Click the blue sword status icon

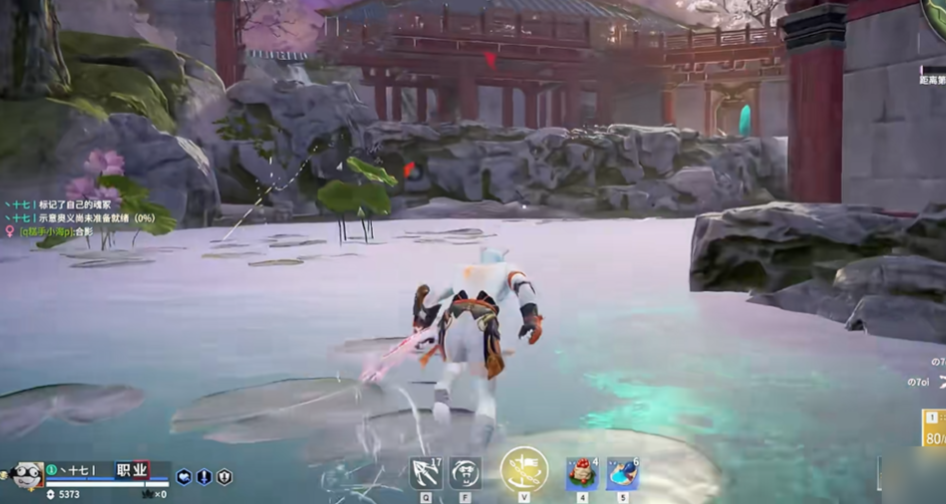tap(204, 478)
